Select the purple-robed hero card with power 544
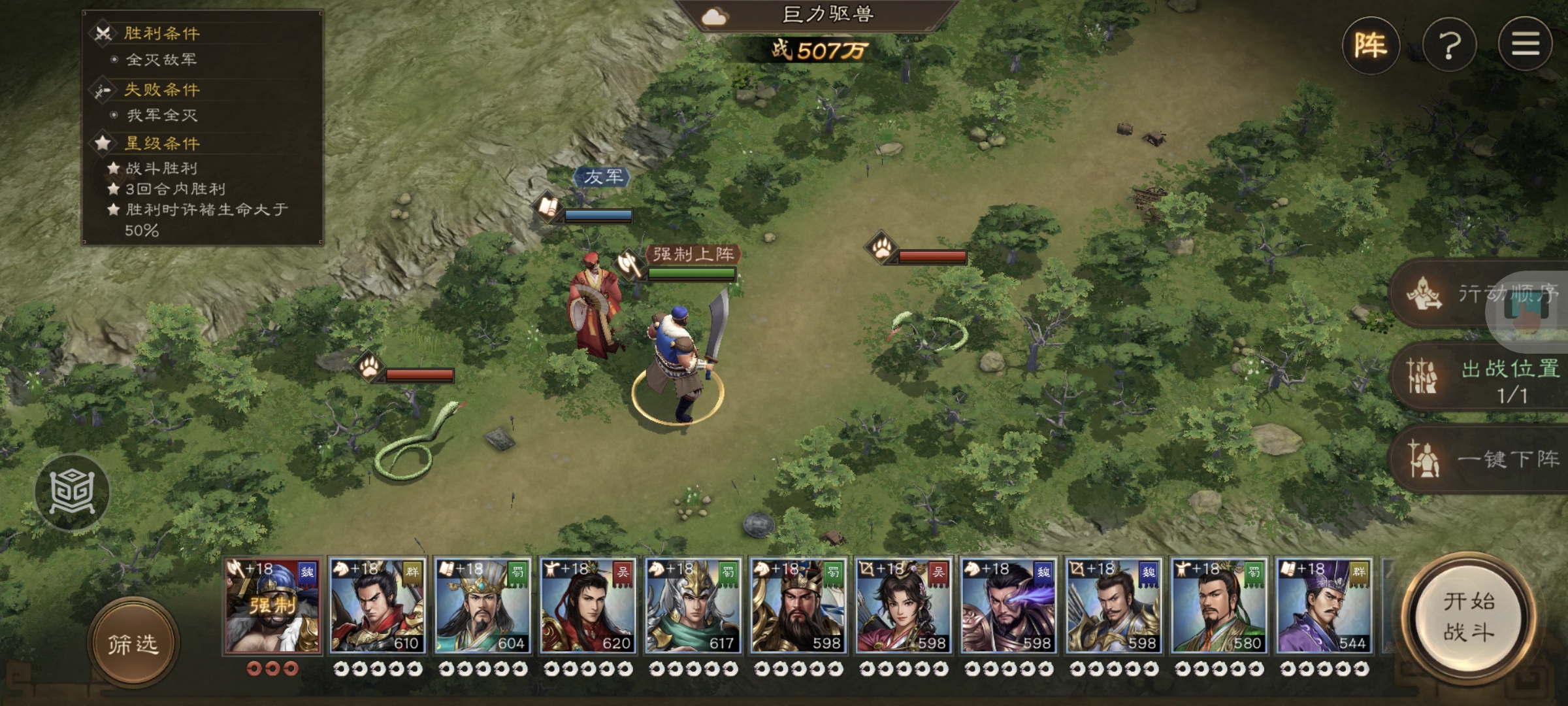The image size is (1568, 706). click(1324, 605)
